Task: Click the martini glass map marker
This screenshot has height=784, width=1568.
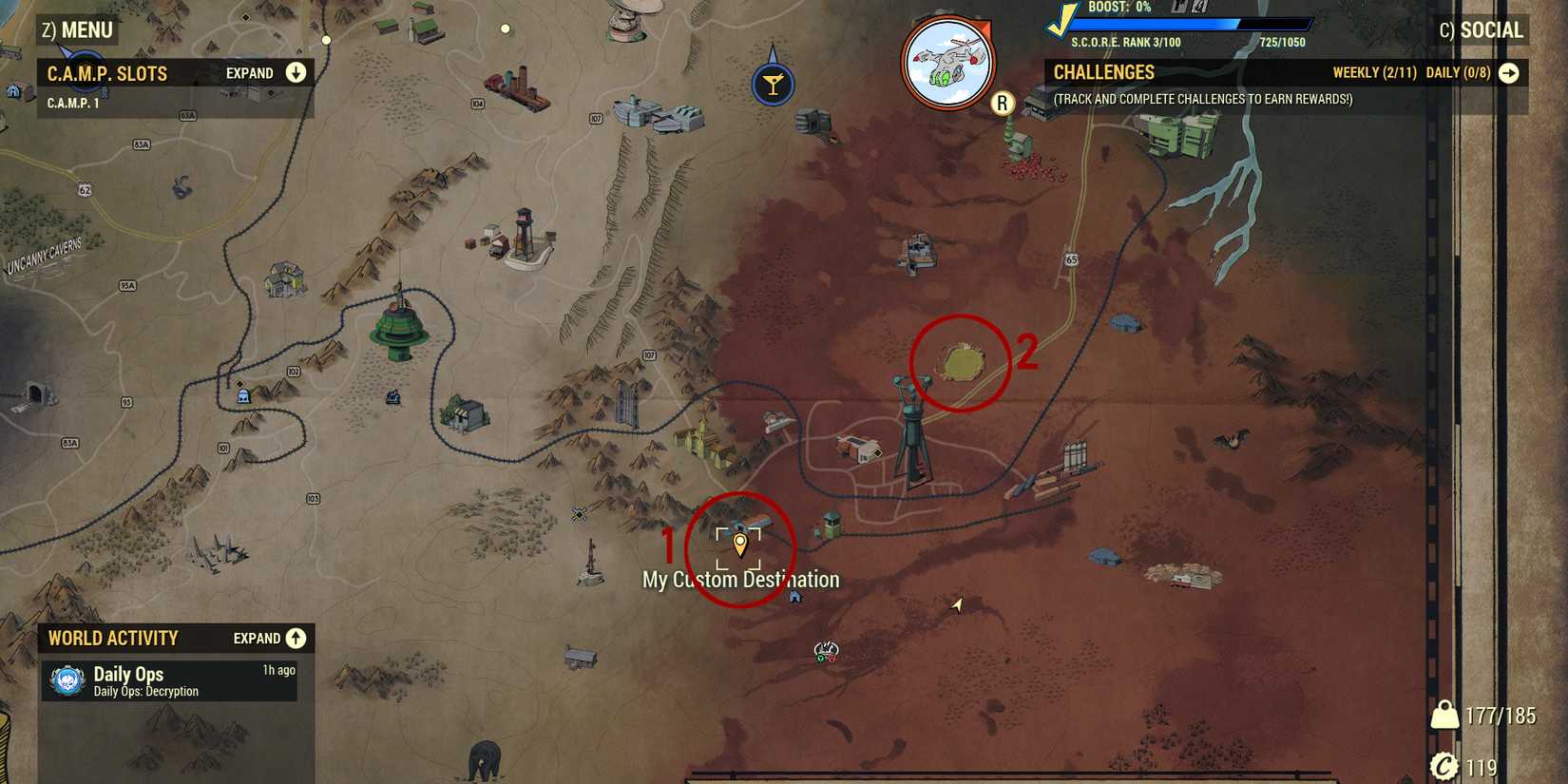Action: click(773, 83)
